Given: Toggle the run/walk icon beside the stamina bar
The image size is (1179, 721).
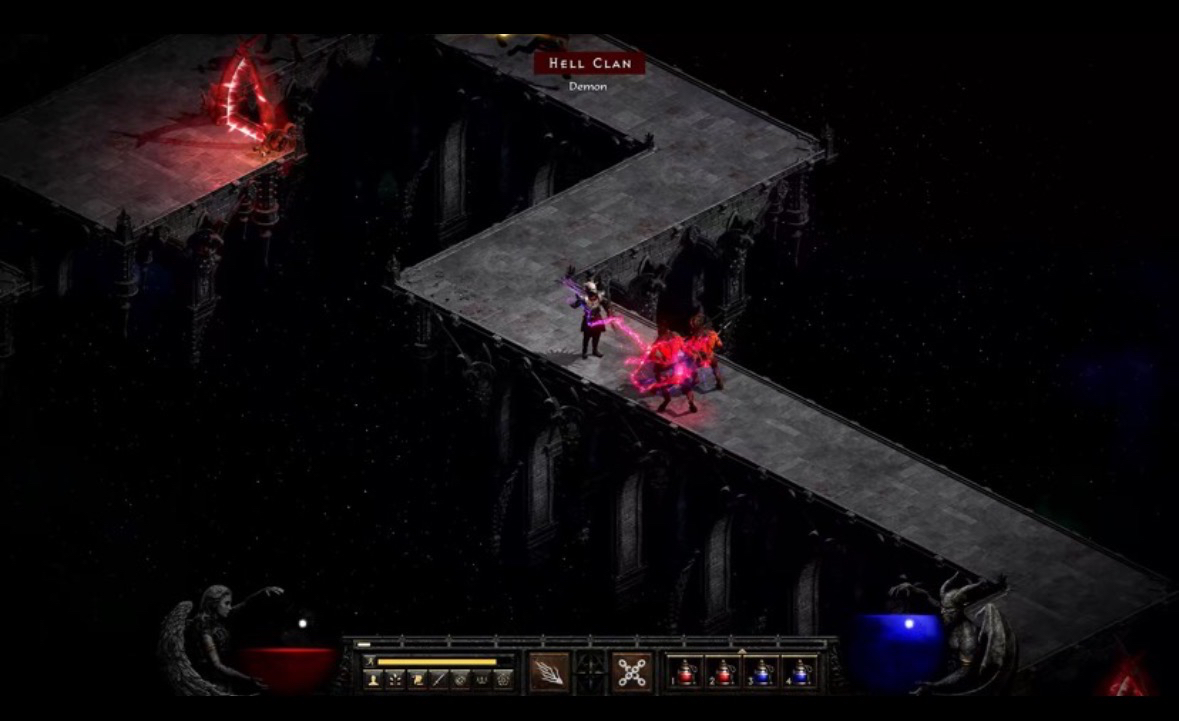Looking at the screenshot, I should 370,661.
